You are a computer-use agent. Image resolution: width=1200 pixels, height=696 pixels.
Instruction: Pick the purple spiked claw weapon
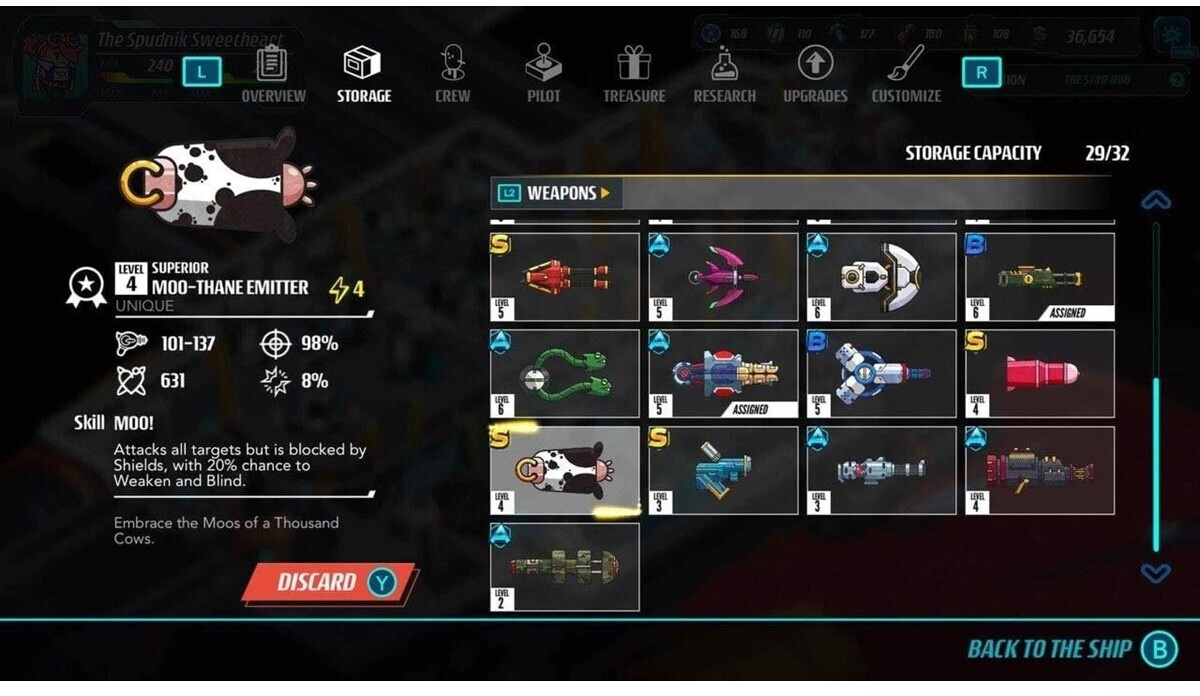tap(723, 277)
